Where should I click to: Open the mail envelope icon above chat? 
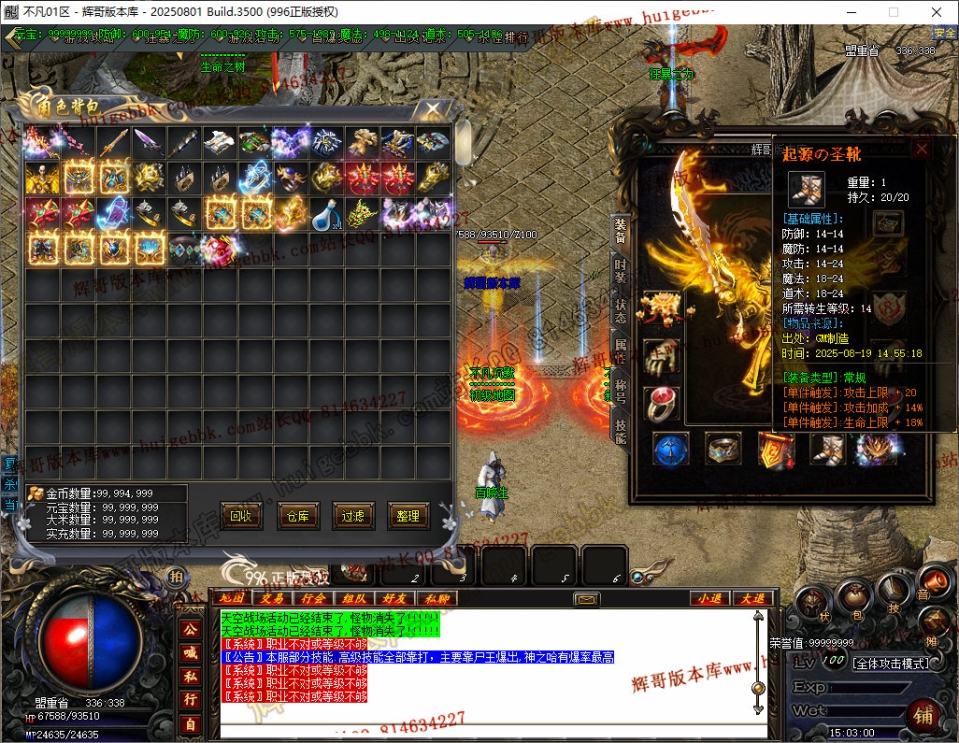tap(586, 599)
